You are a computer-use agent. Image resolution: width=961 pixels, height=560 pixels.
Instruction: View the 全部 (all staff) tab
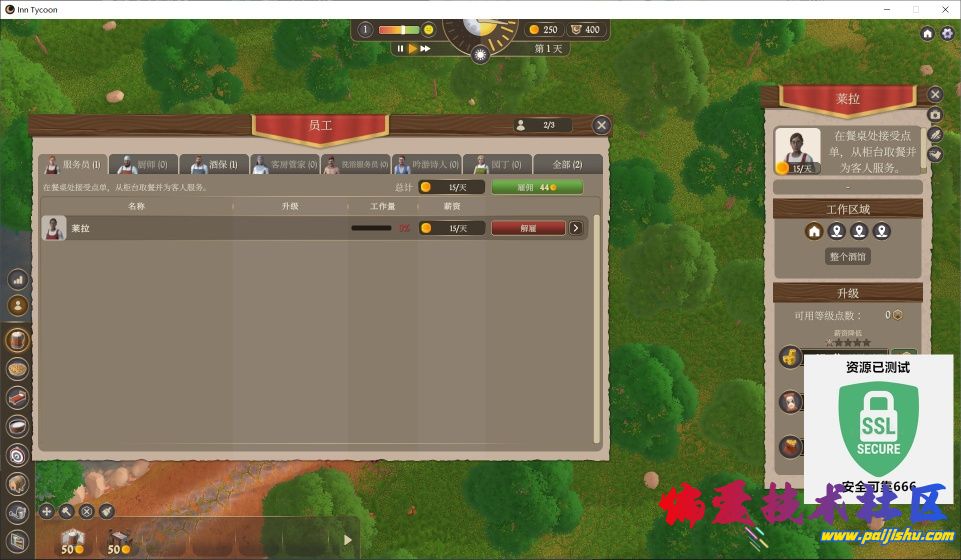(567, 165)
